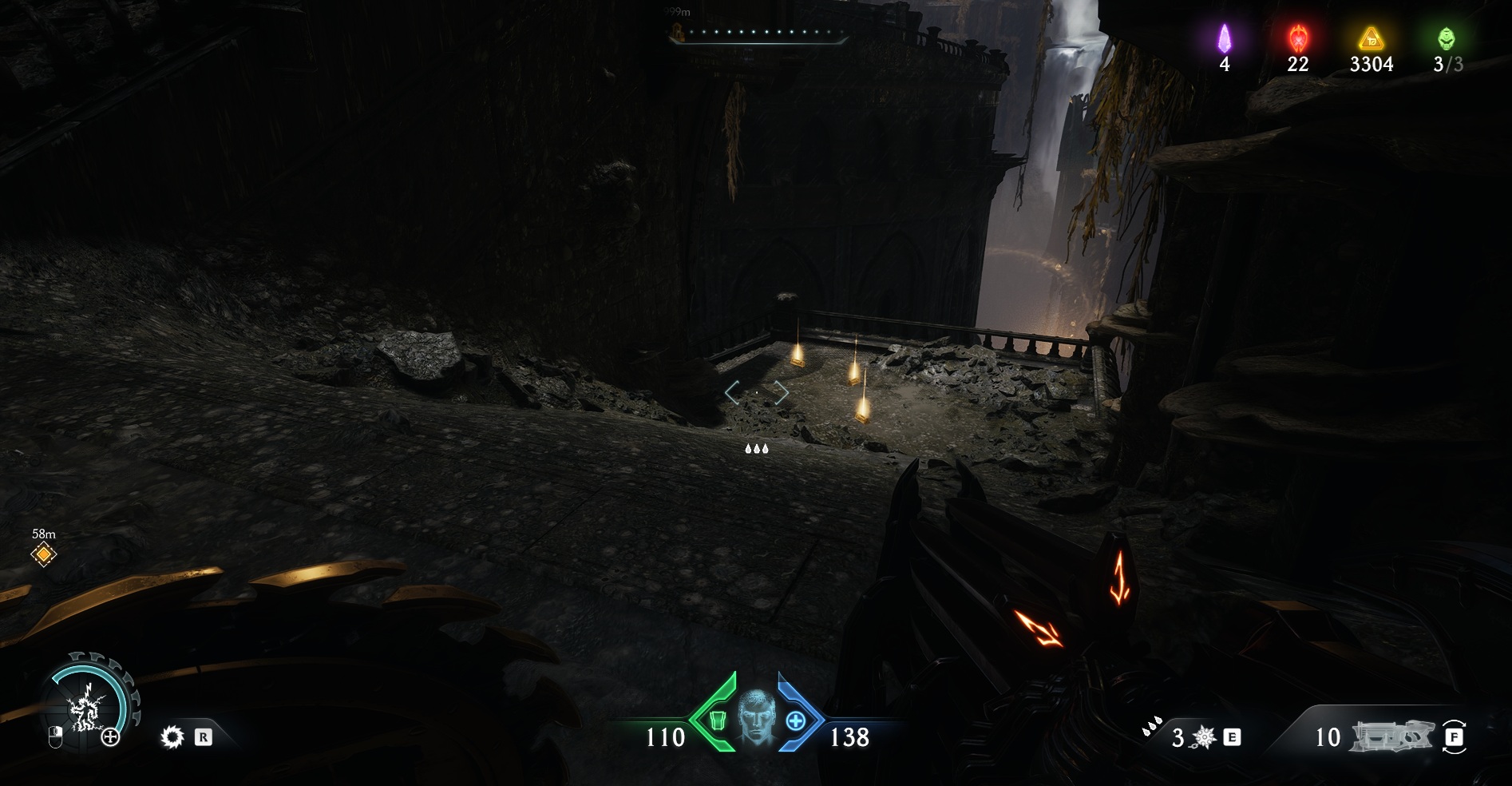
Task: Select the spiked ball relic icon
Action: point(1204,737)
